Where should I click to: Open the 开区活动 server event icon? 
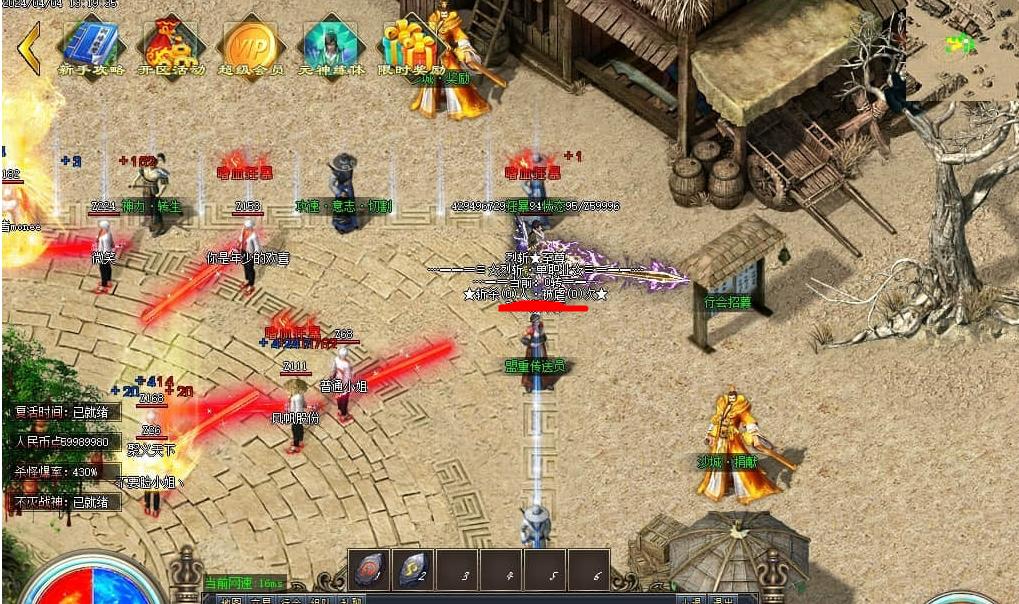(171, 45)
